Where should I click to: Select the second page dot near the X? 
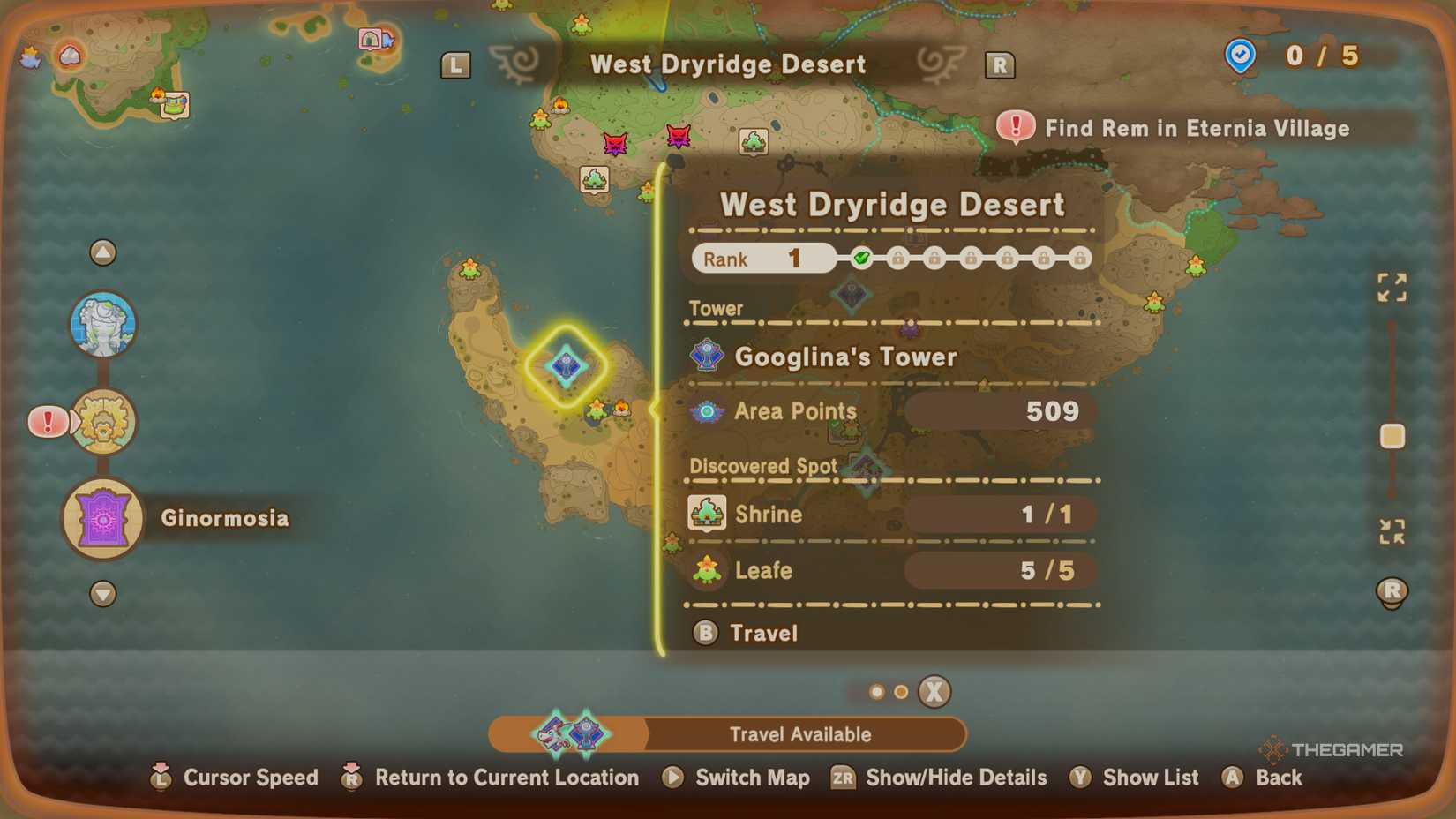coord(901,692)
